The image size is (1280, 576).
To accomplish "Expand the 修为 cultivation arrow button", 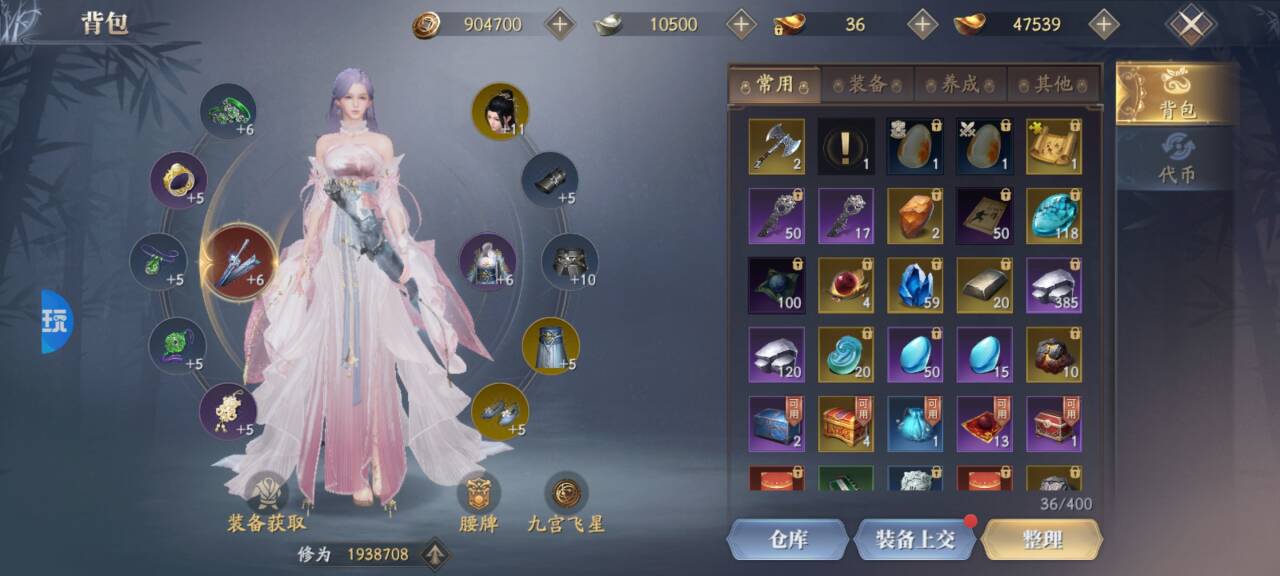I will coord(434,553).
